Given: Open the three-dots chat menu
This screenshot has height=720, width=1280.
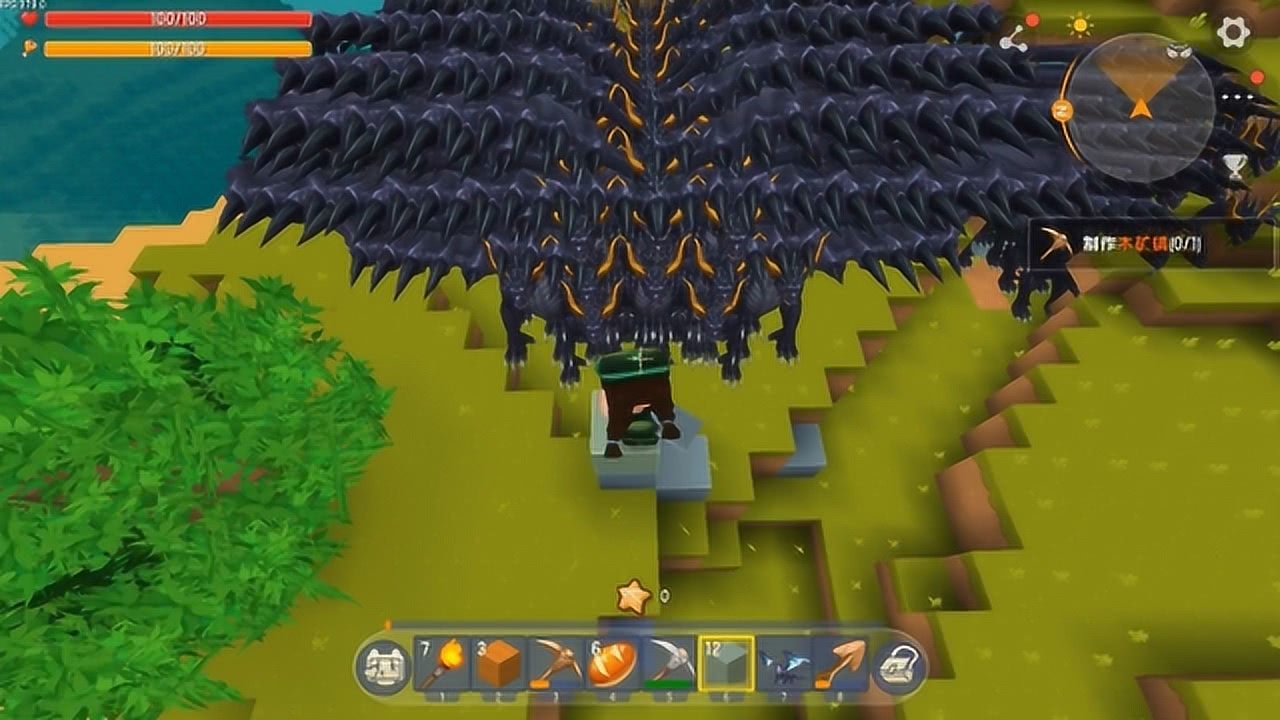Looking at the screenshot, I should coord(1237,98).
